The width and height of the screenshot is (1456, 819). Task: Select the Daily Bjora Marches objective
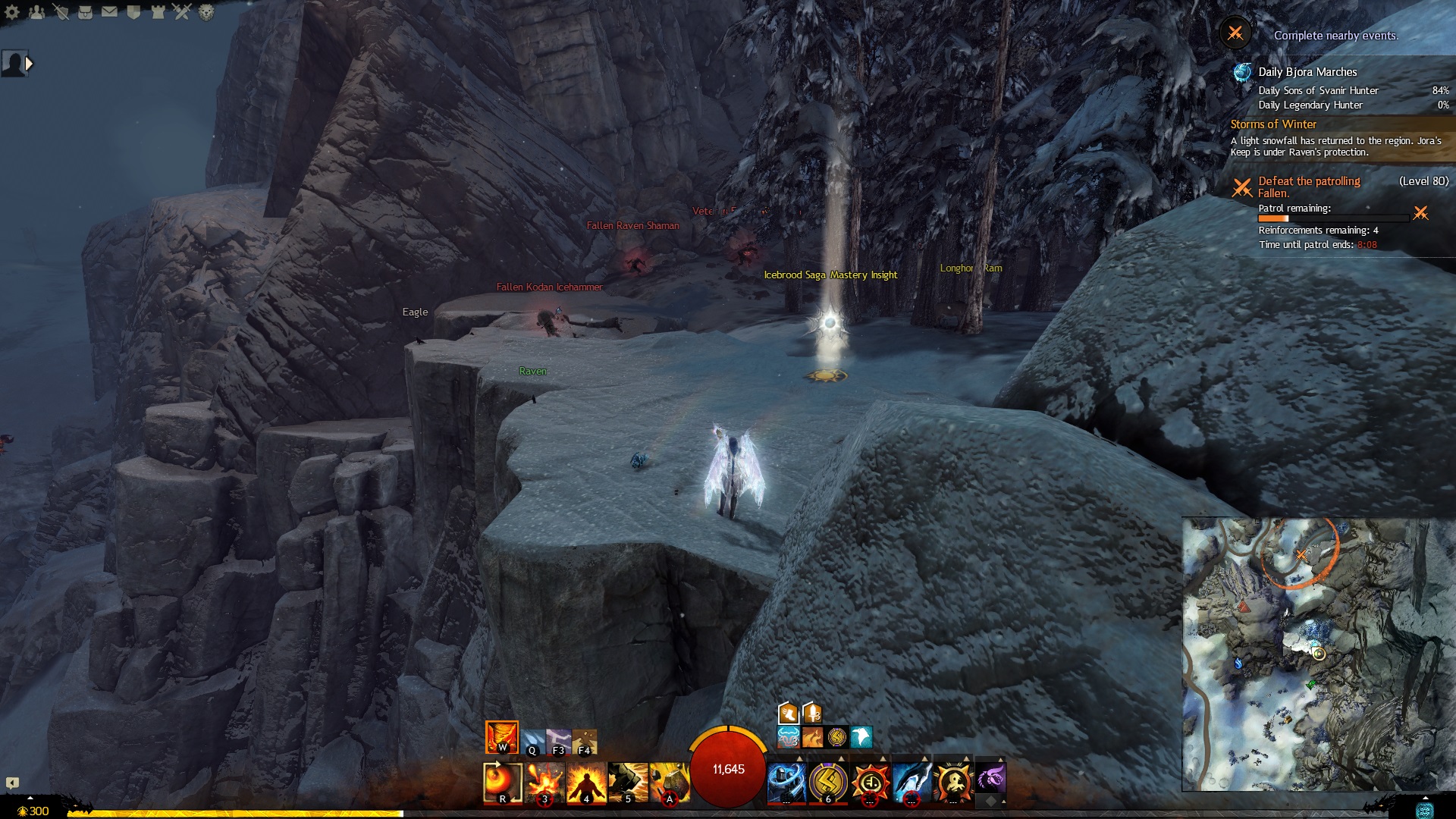(x=1307, y=72)
